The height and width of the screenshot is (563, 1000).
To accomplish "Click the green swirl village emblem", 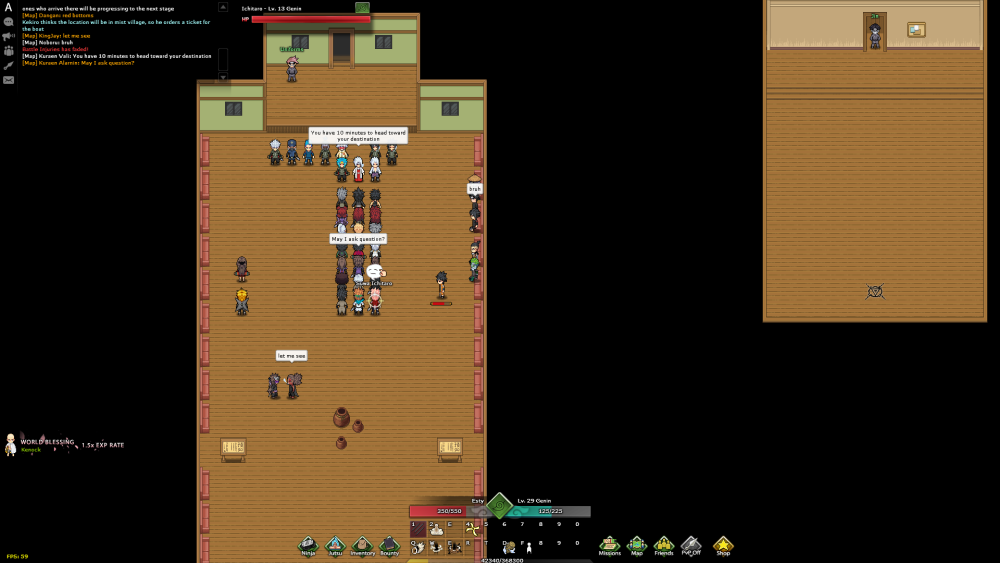I will (499, 505).
